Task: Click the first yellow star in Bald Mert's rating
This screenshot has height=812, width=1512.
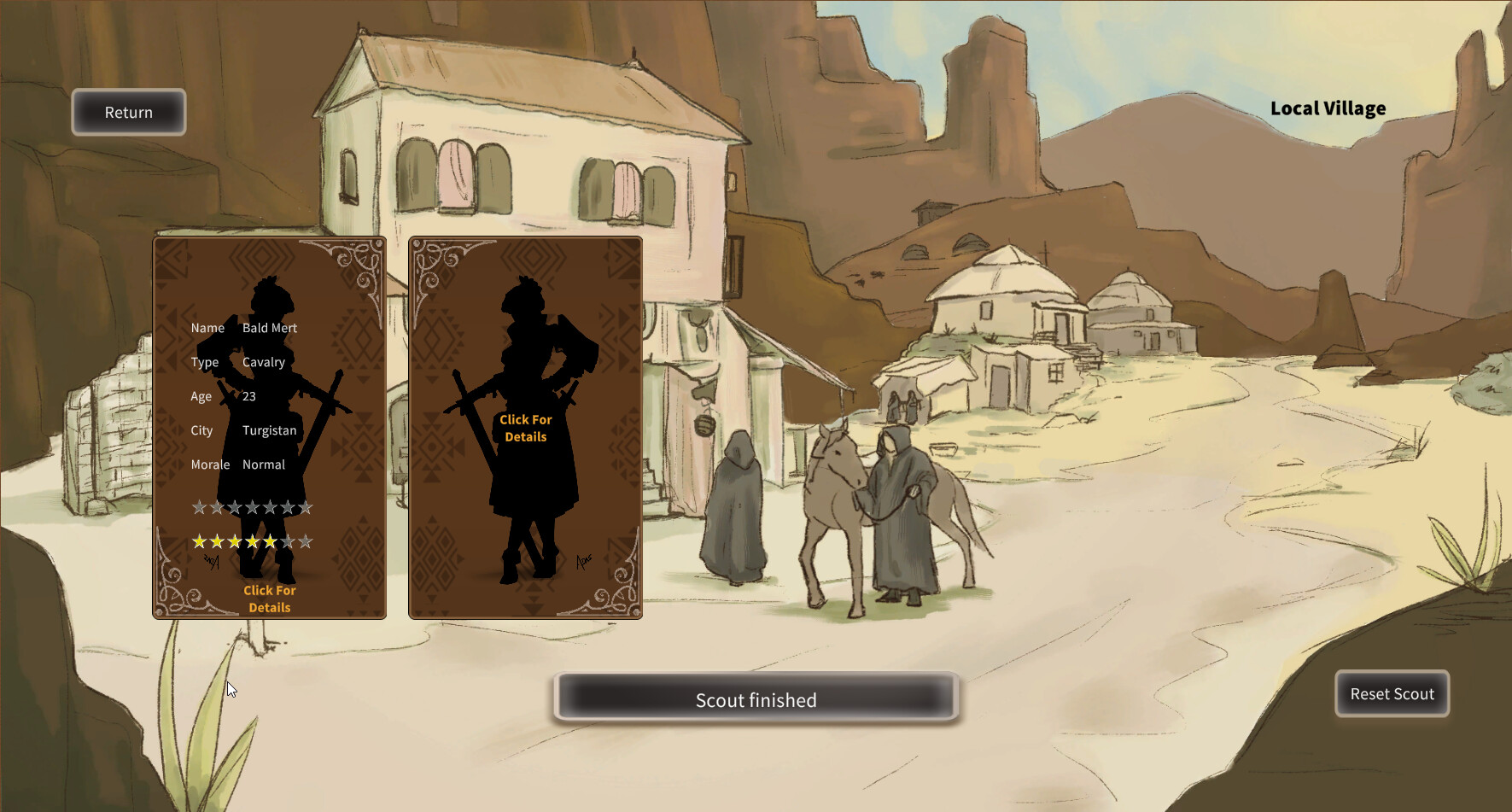Action: coord(198,540)
